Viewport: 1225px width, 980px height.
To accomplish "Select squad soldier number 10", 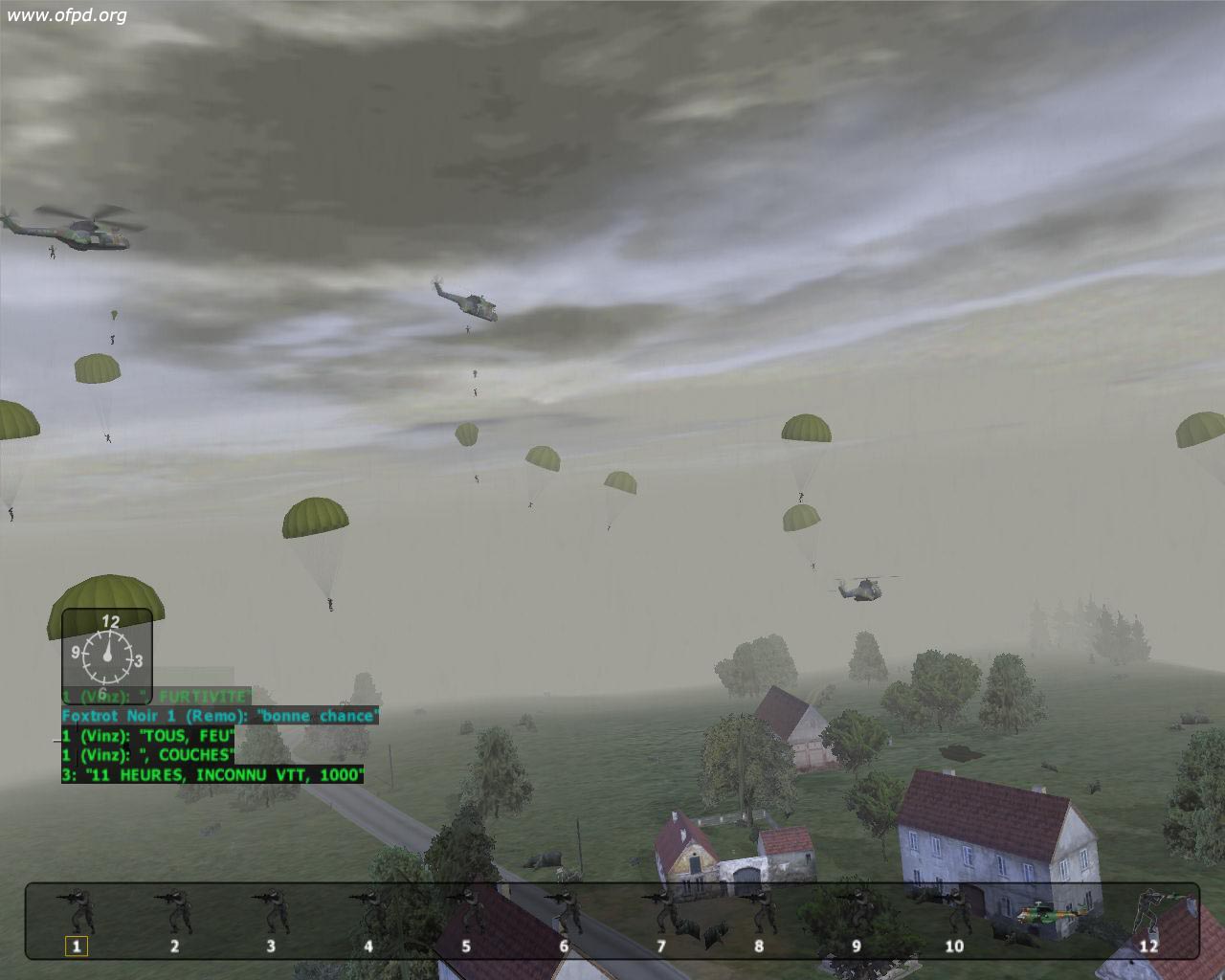I will (x=954, y=913).
